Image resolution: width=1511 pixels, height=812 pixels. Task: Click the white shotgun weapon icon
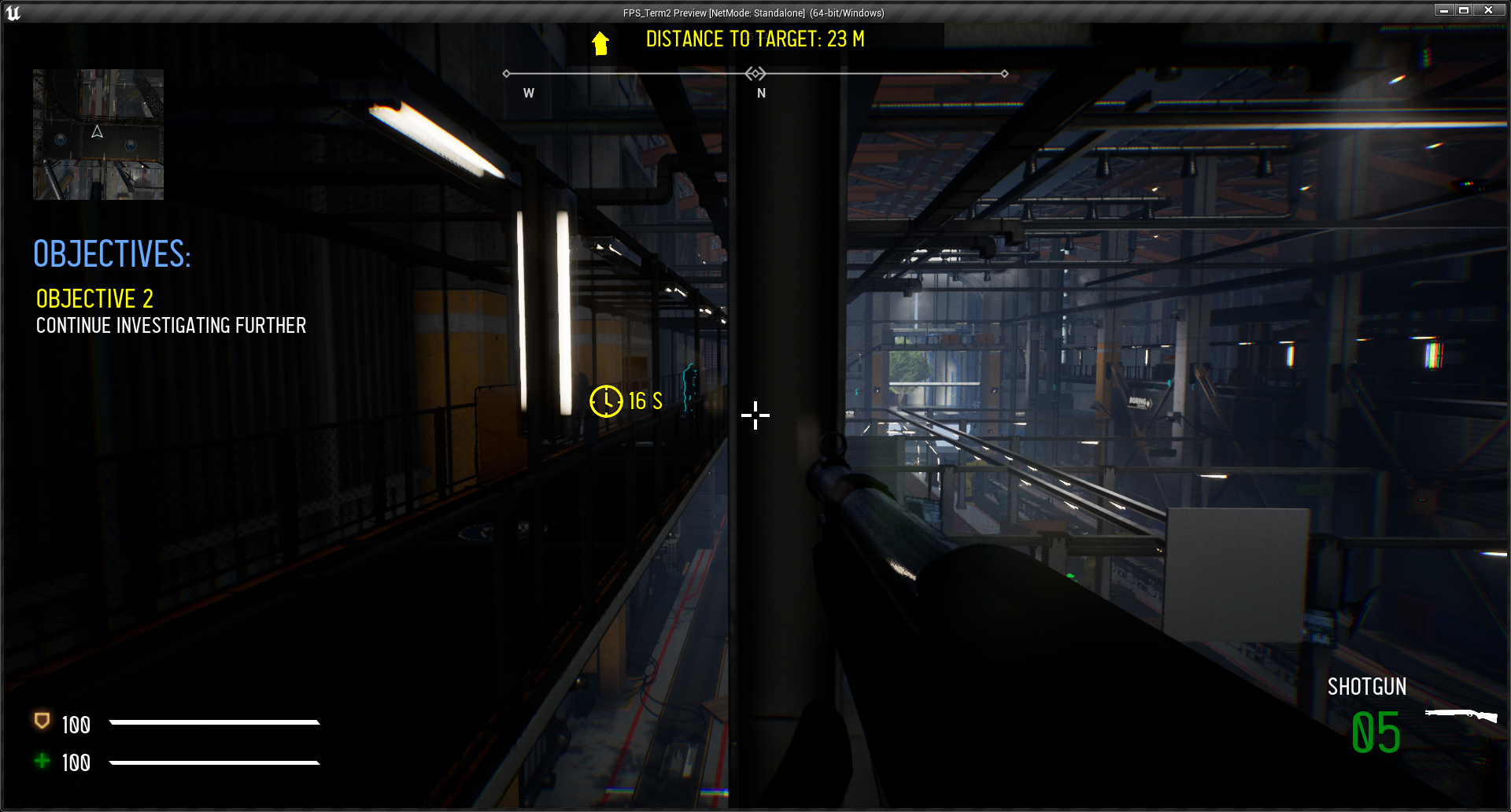(x=1461, y=714)
